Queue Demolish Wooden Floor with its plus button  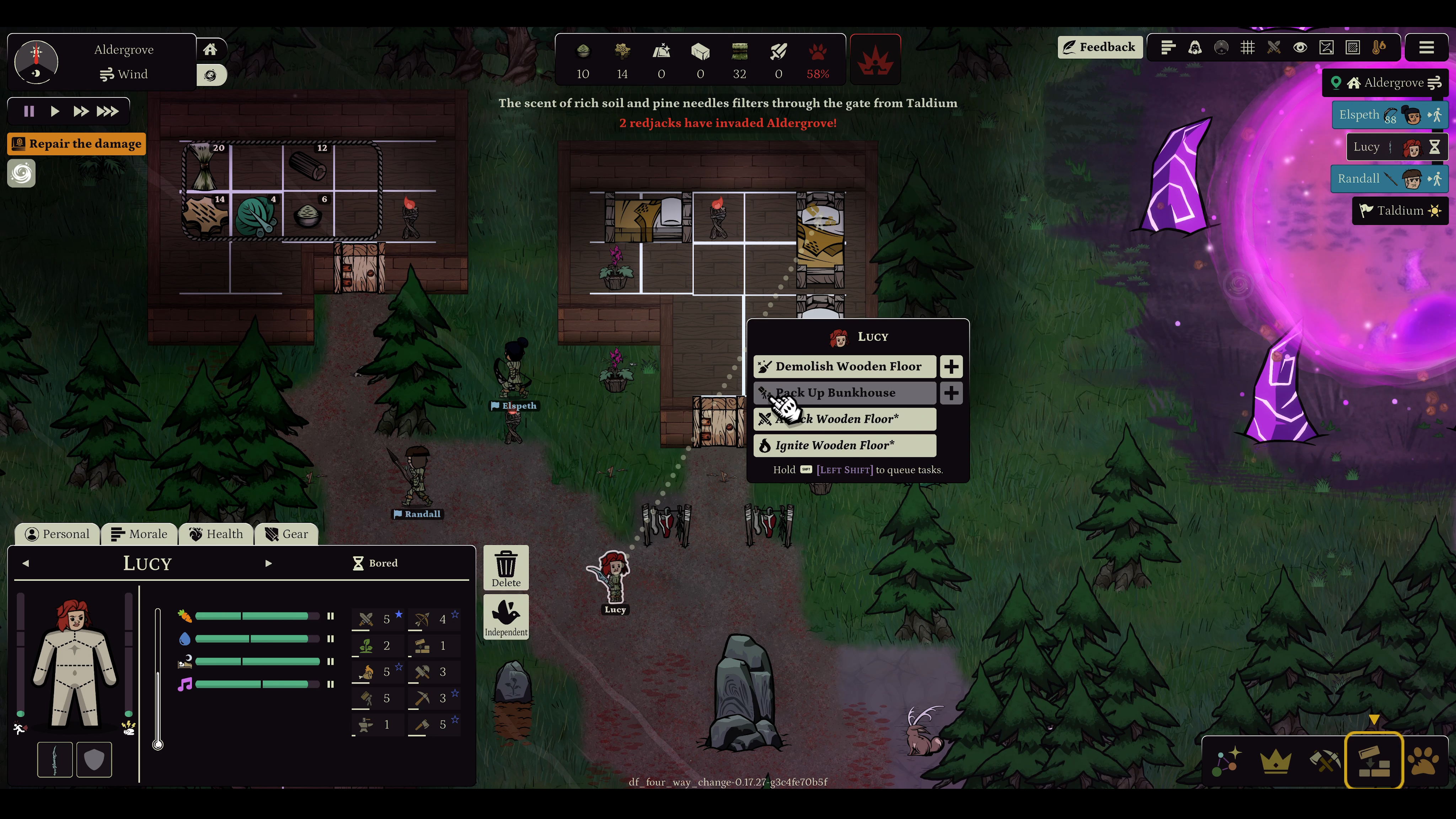click(951, 366)
